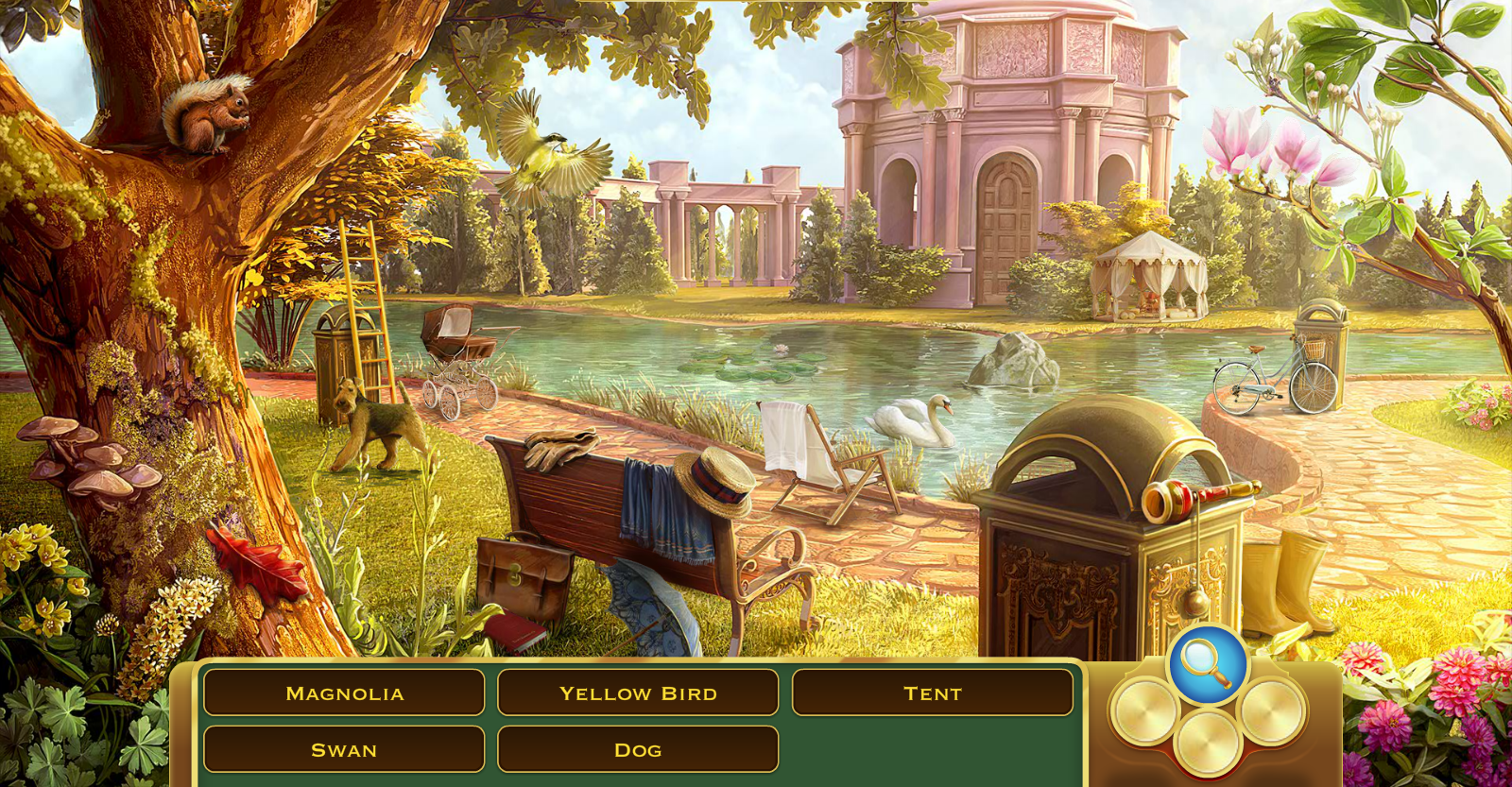Click the first gold medallion under the hint

(1144, 712)
